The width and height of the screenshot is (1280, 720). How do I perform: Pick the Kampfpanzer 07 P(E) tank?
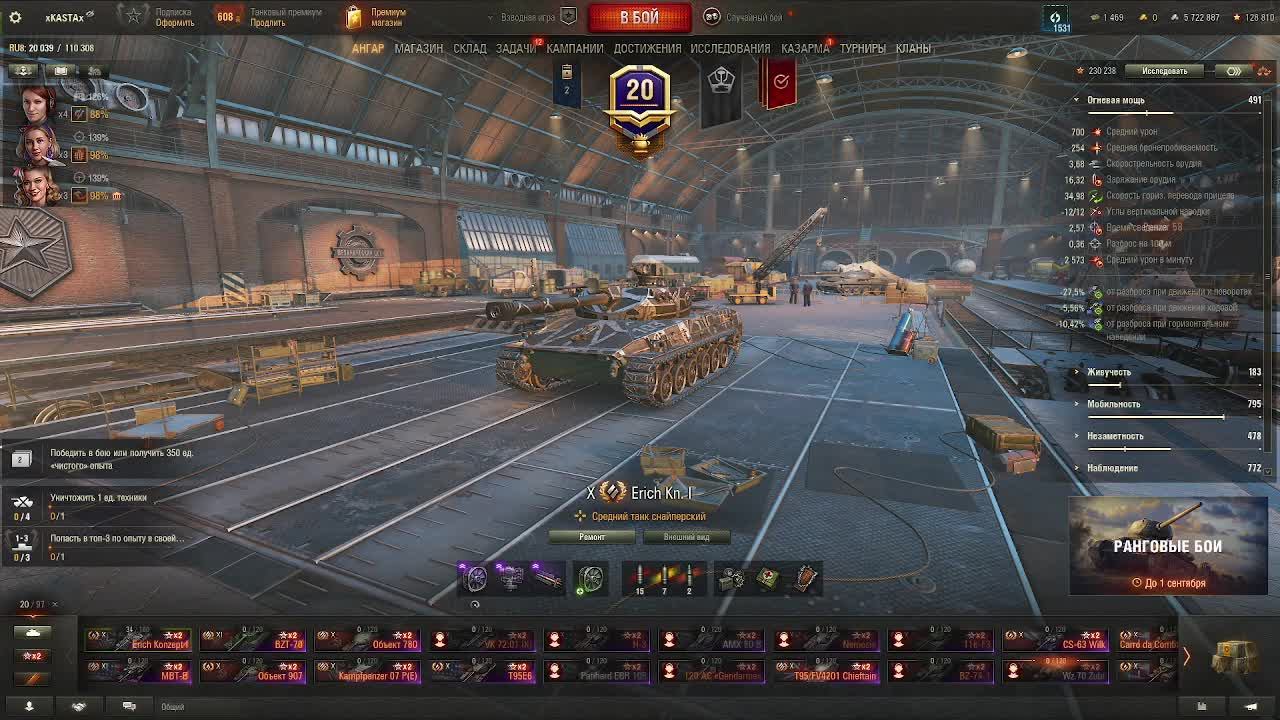coord(367,671)
